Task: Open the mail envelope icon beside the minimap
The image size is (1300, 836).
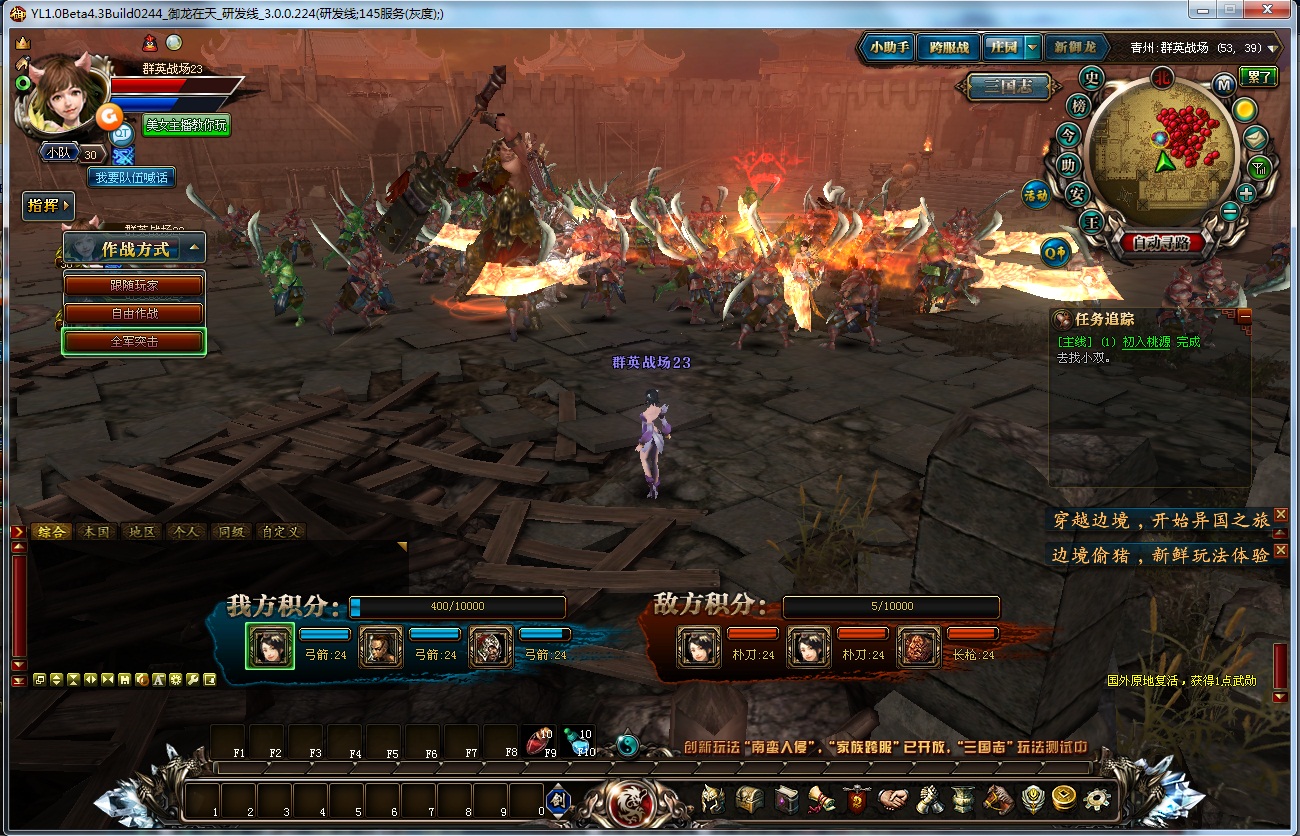Action: 1255,138
